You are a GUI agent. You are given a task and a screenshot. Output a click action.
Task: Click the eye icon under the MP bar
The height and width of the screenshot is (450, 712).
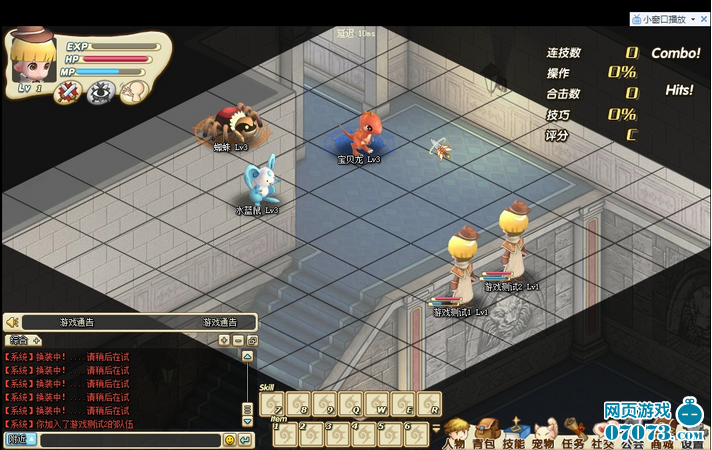99,93
